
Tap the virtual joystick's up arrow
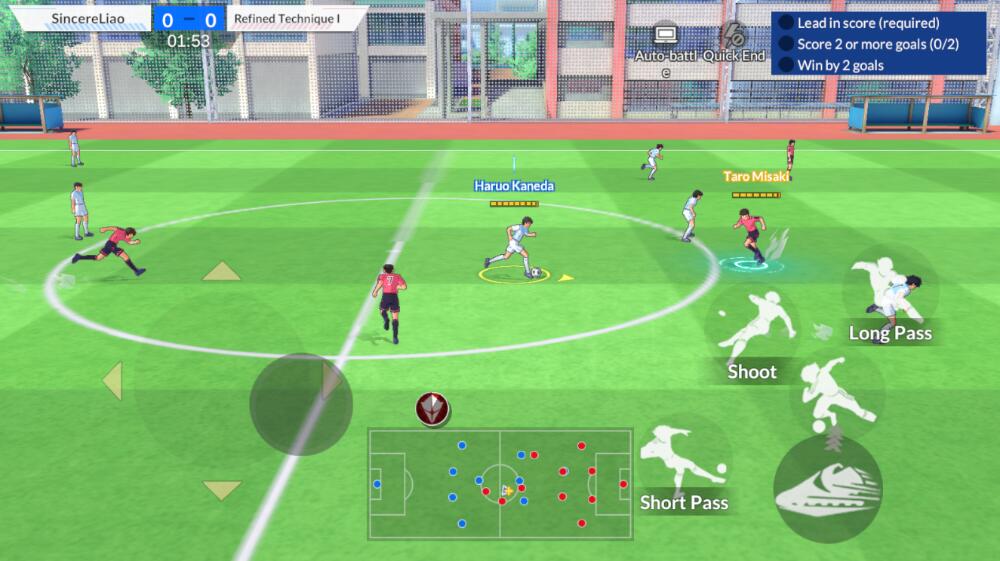point(221,272)
